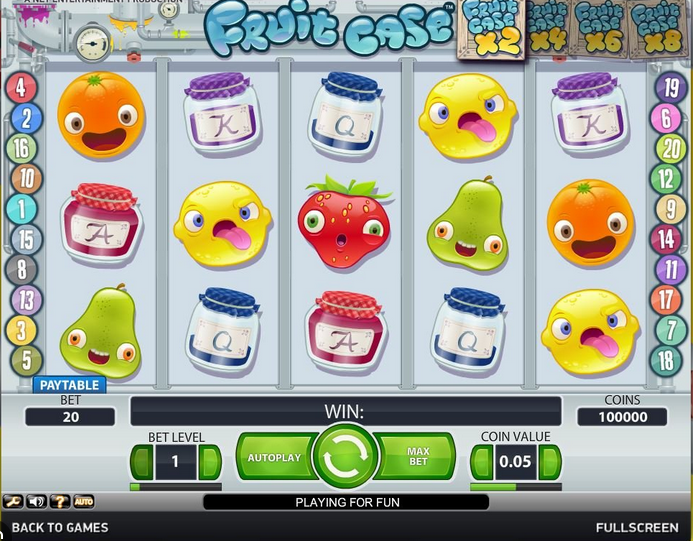This screenshot has height=541, width=693.
Task: Spin the reels with the circular arrow button
Action: point(346,457)
